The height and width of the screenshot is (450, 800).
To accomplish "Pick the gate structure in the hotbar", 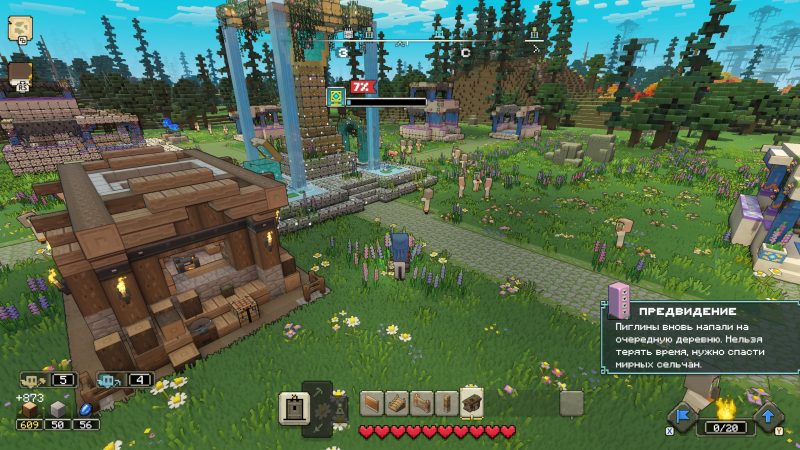I will [421, 402].
